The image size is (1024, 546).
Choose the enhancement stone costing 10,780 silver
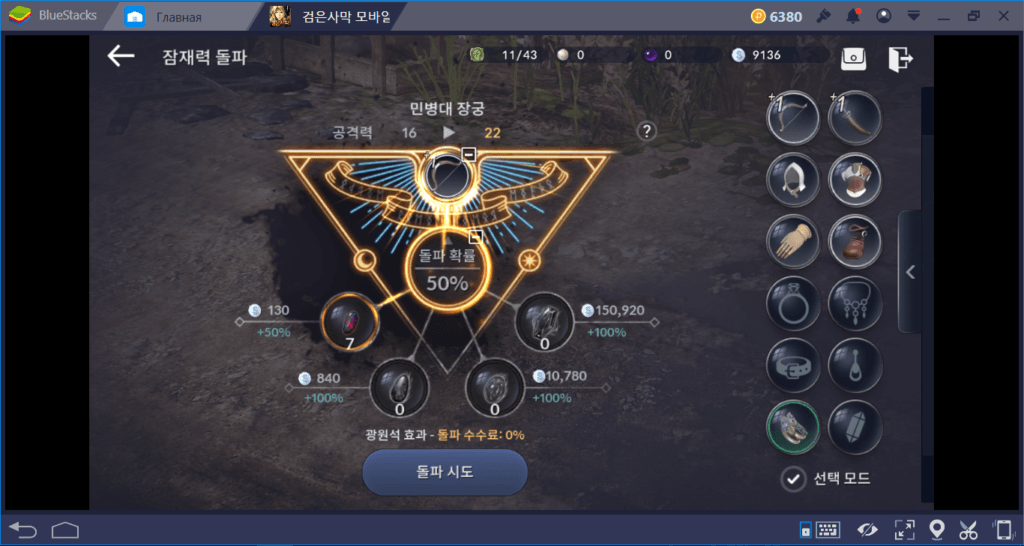click(x=495, y=388)
